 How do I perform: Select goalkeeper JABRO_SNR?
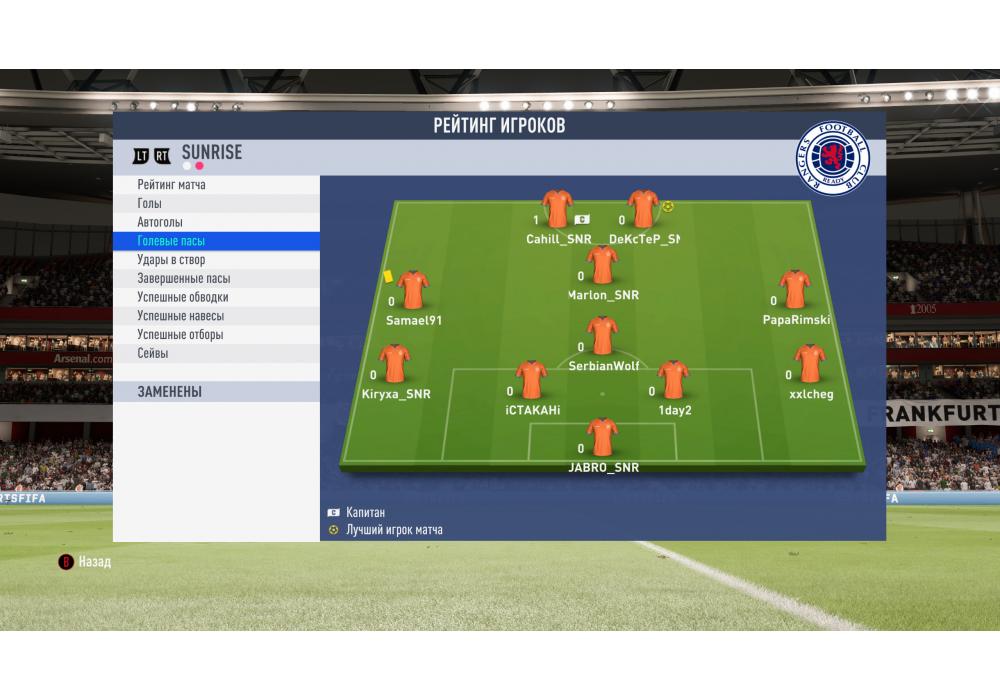[x=602, y=439]
